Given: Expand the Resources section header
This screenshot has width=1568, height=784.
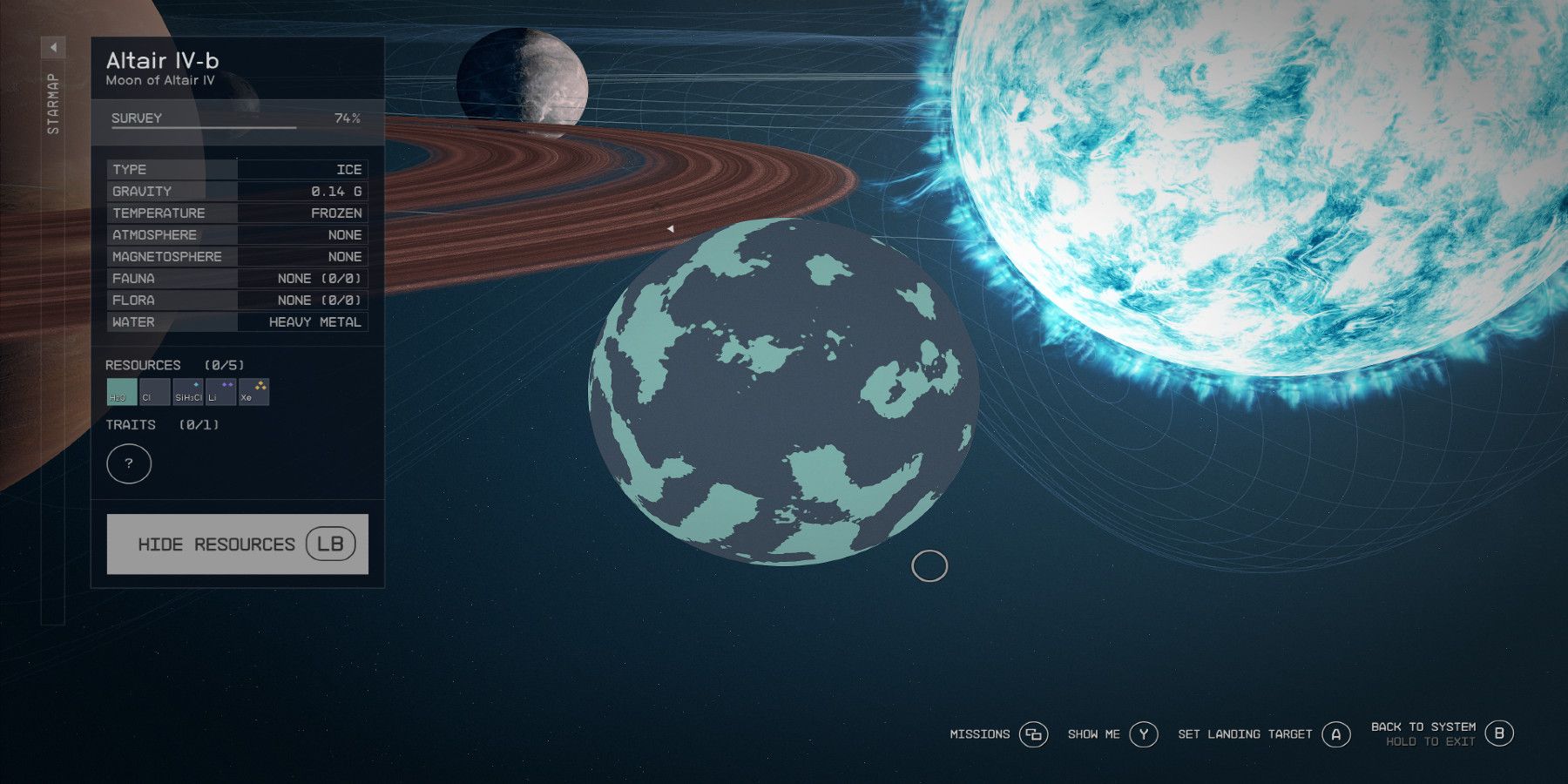Looking at the screenshot, I should coord(144,365).
